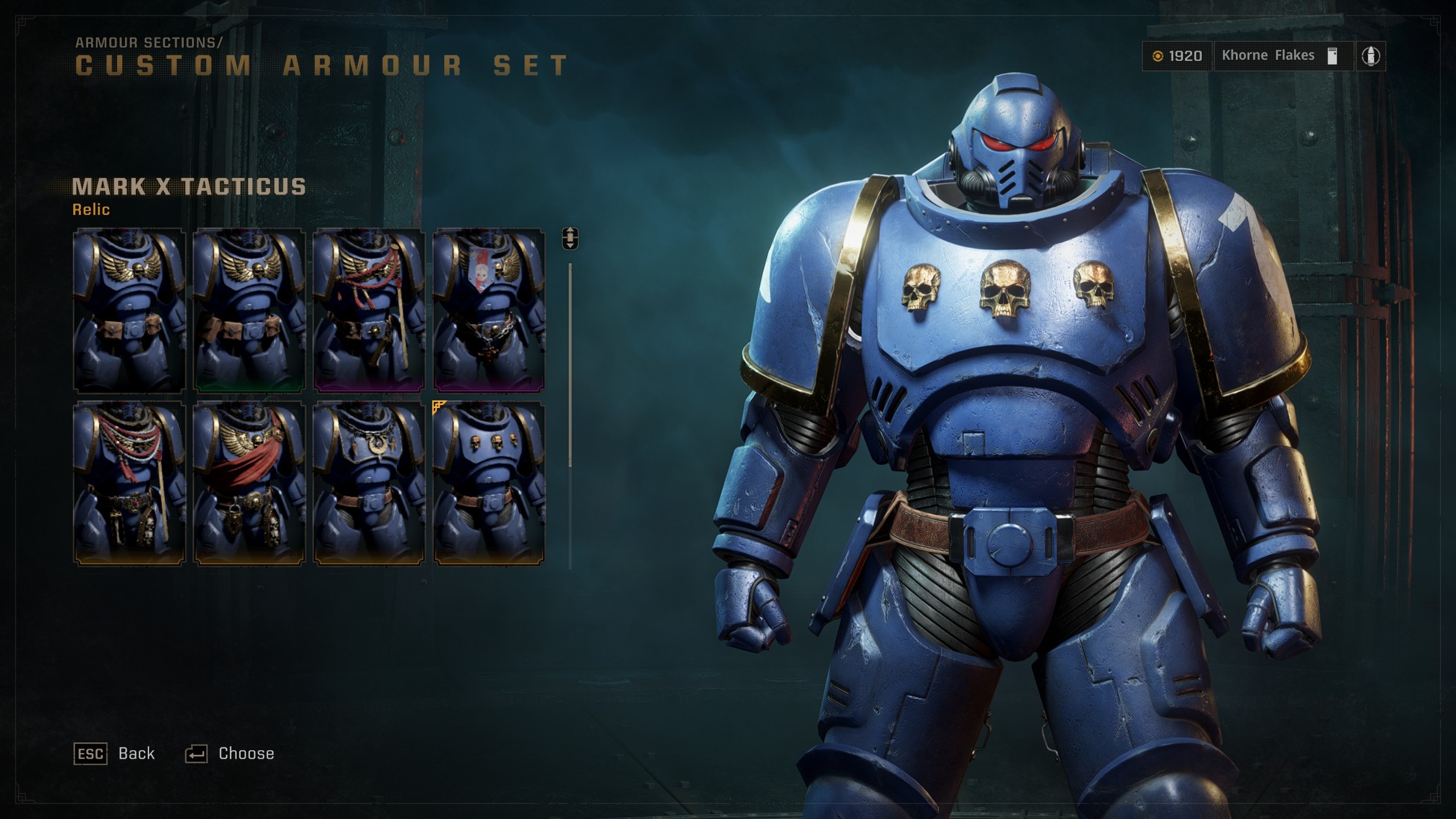
Task: Select the plain-bordered winged skull chest armour
Action: [x=129, y=310]
